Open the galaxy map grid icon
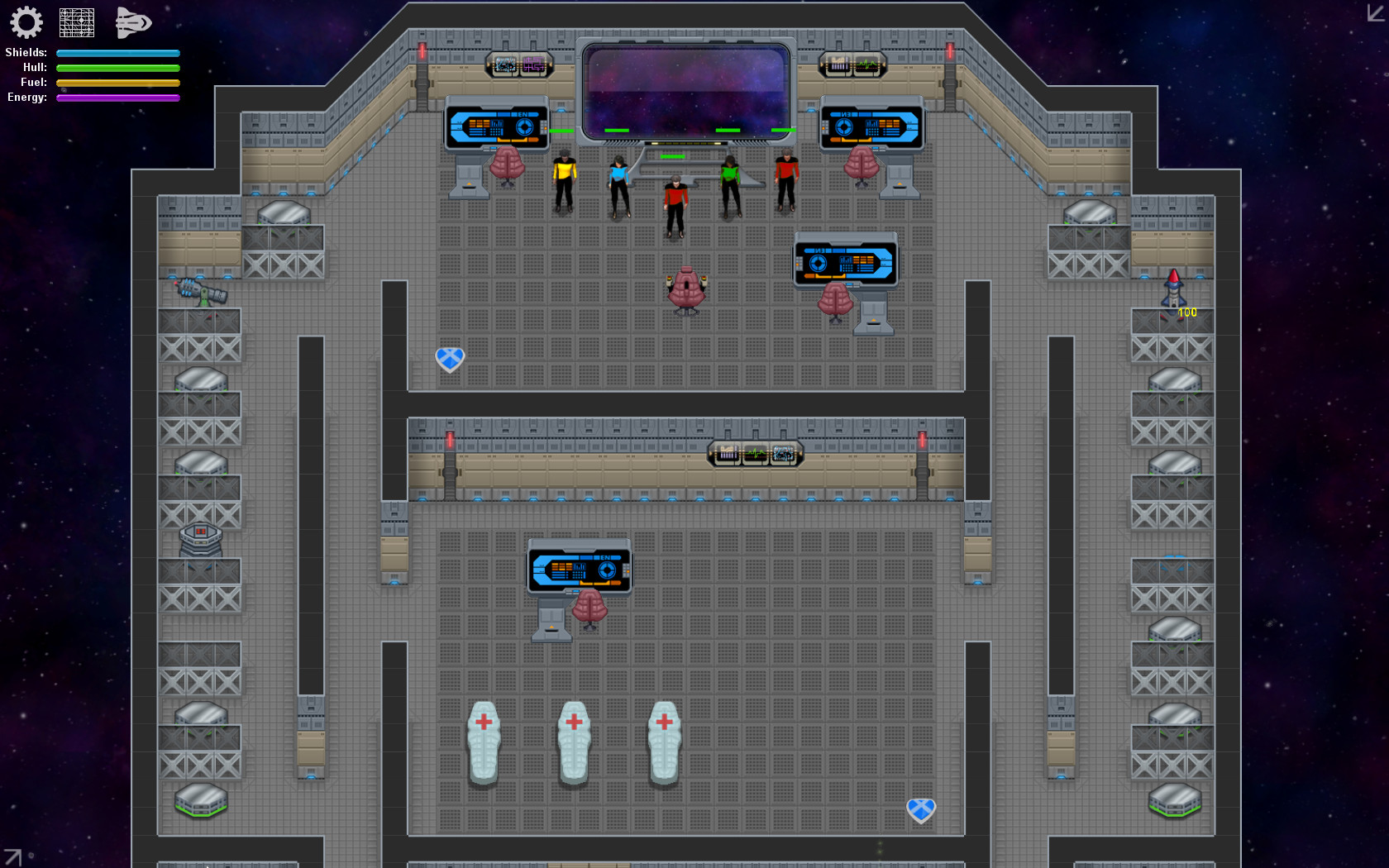Image resolution: width=1389 pixels, height=868 pixels. pyautogui.click(x=76, y=22)
